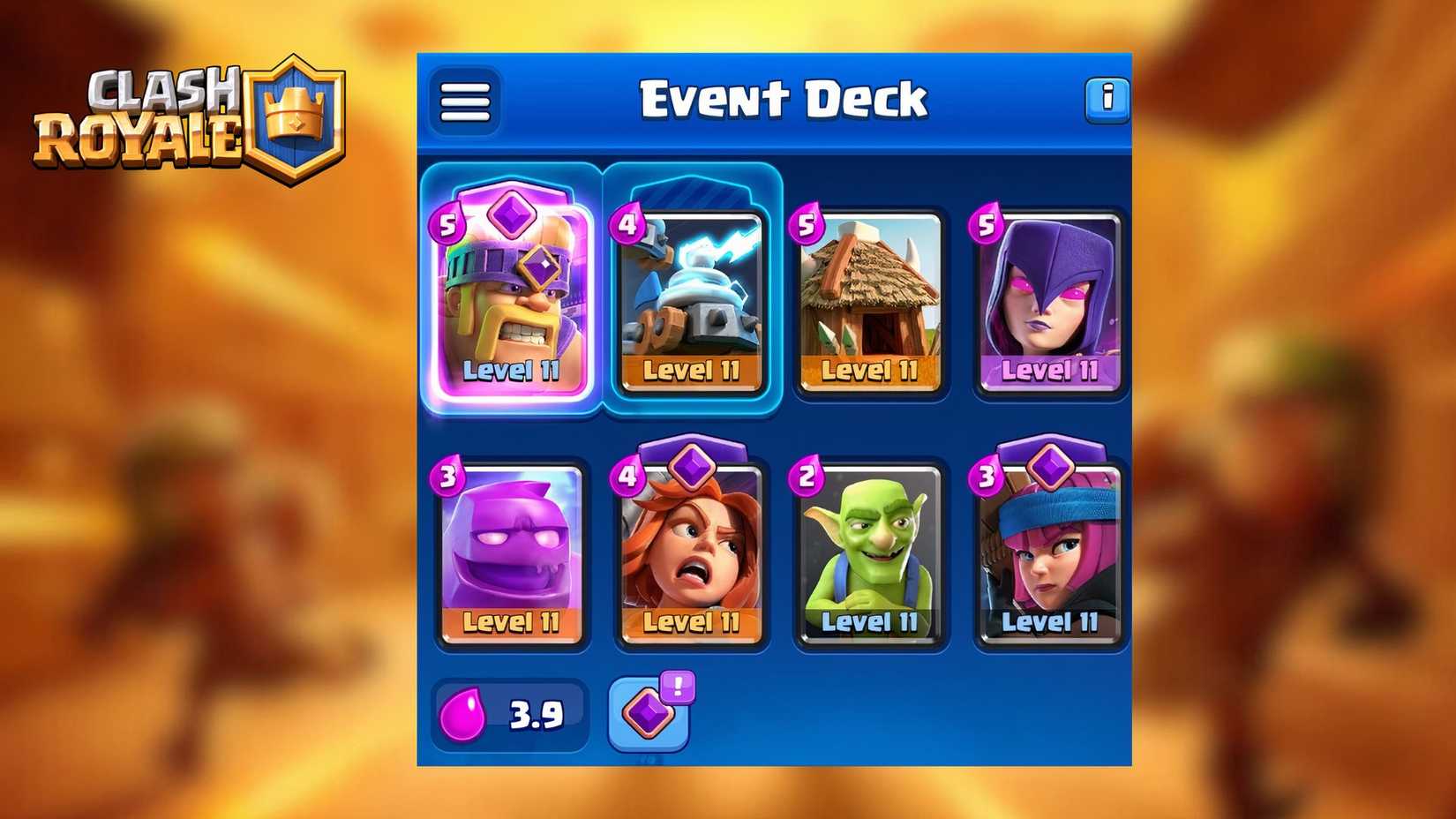The width and height of the screenshot is (1456, 819).
Task: Click the elixir cost bubble on the Goblin card
Action: click(x=807, y=477)
